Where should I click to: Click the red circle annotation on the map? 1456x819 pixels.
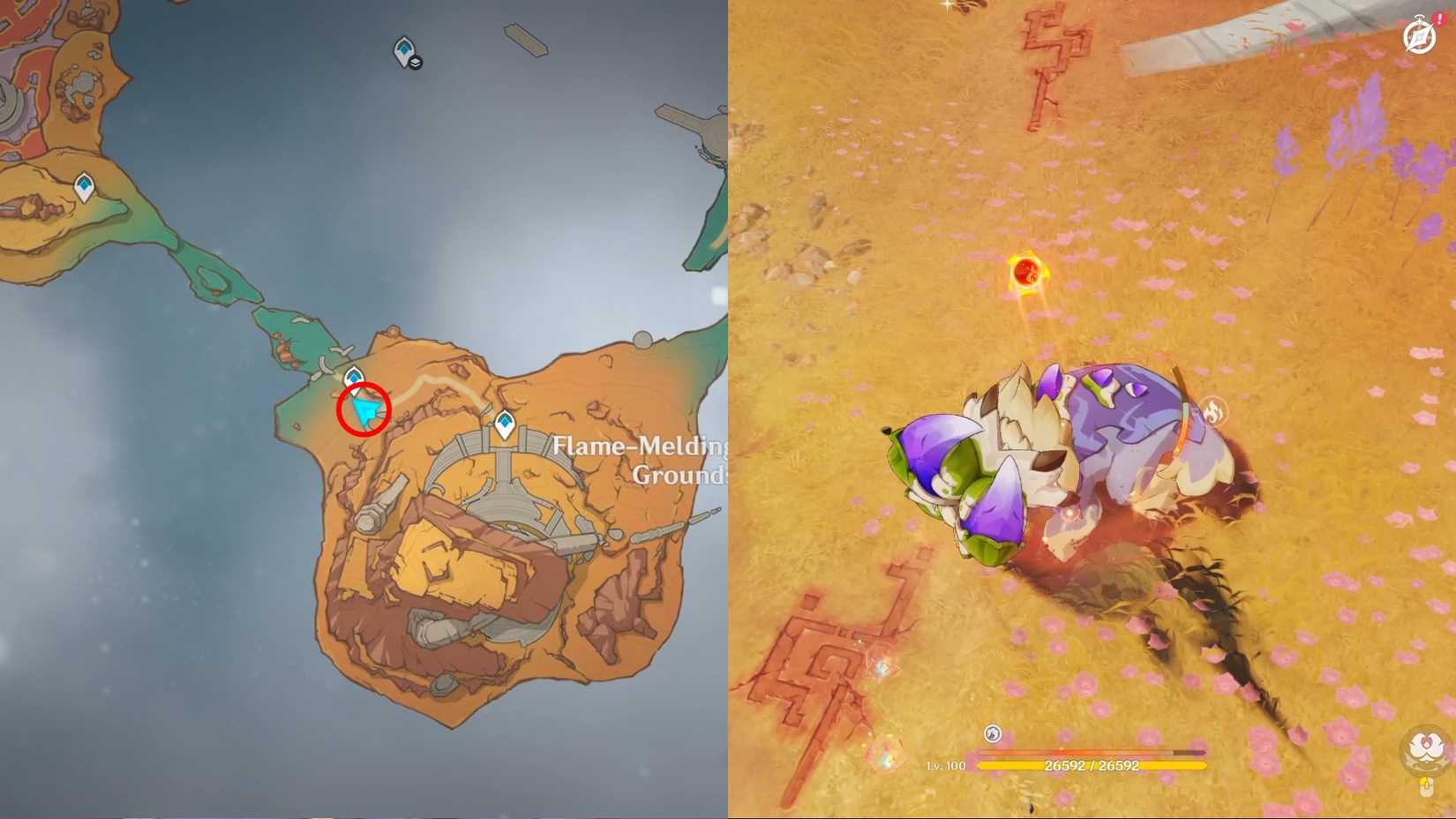click(364, 409)
